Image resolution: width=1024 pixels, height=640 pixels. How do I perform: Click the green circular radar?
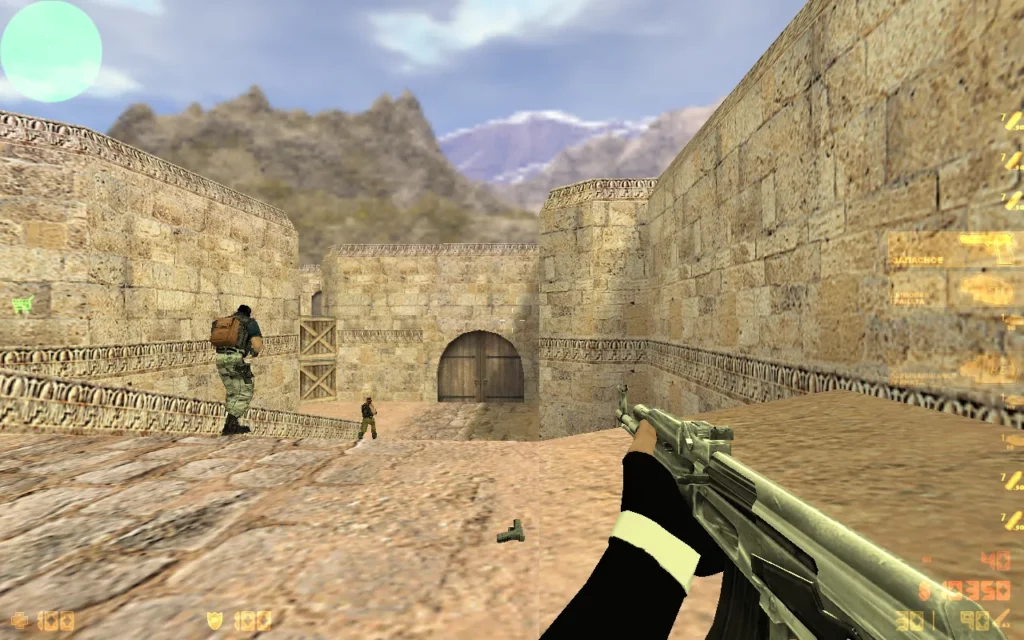[x=51, y=51]
